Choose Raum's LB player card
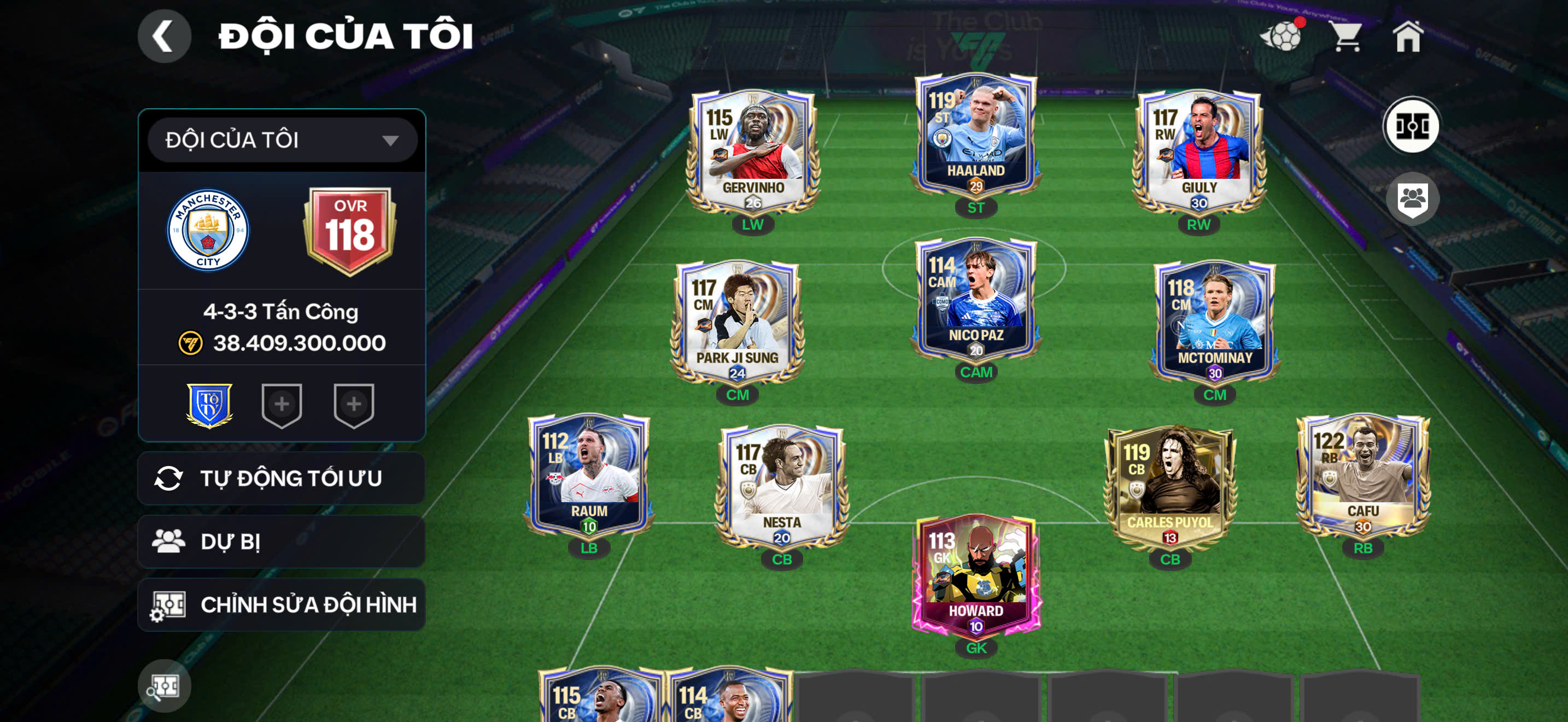Viewport: 1568px width, 722px height. point(589,475)
